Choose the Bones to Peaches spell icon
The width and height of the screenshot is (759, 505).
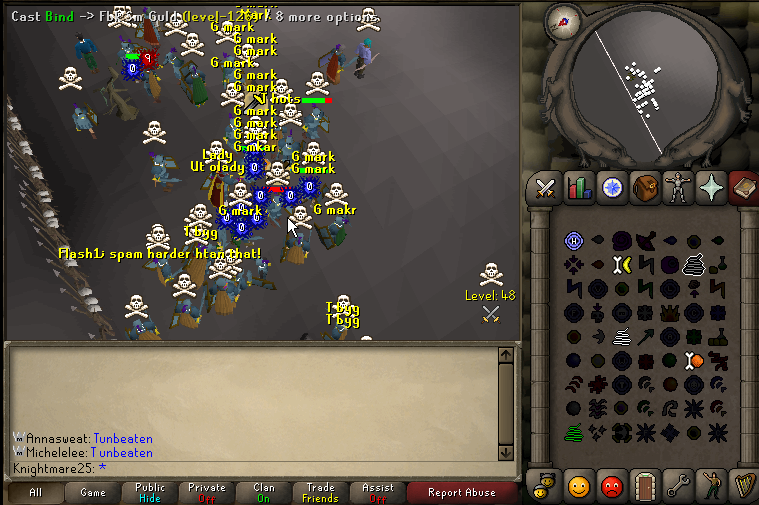pos(693,360)
